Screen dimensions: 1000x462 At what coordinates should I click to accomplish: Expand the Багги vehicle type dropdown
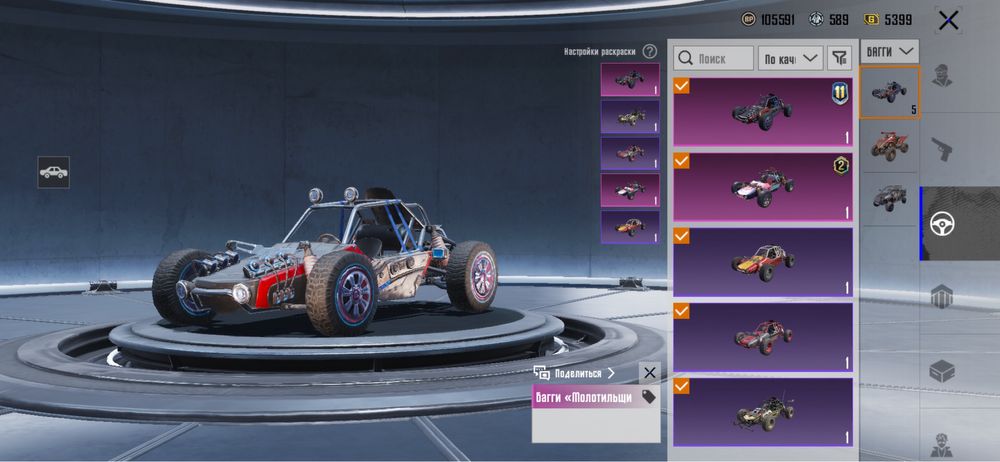(x=890, y=50)
